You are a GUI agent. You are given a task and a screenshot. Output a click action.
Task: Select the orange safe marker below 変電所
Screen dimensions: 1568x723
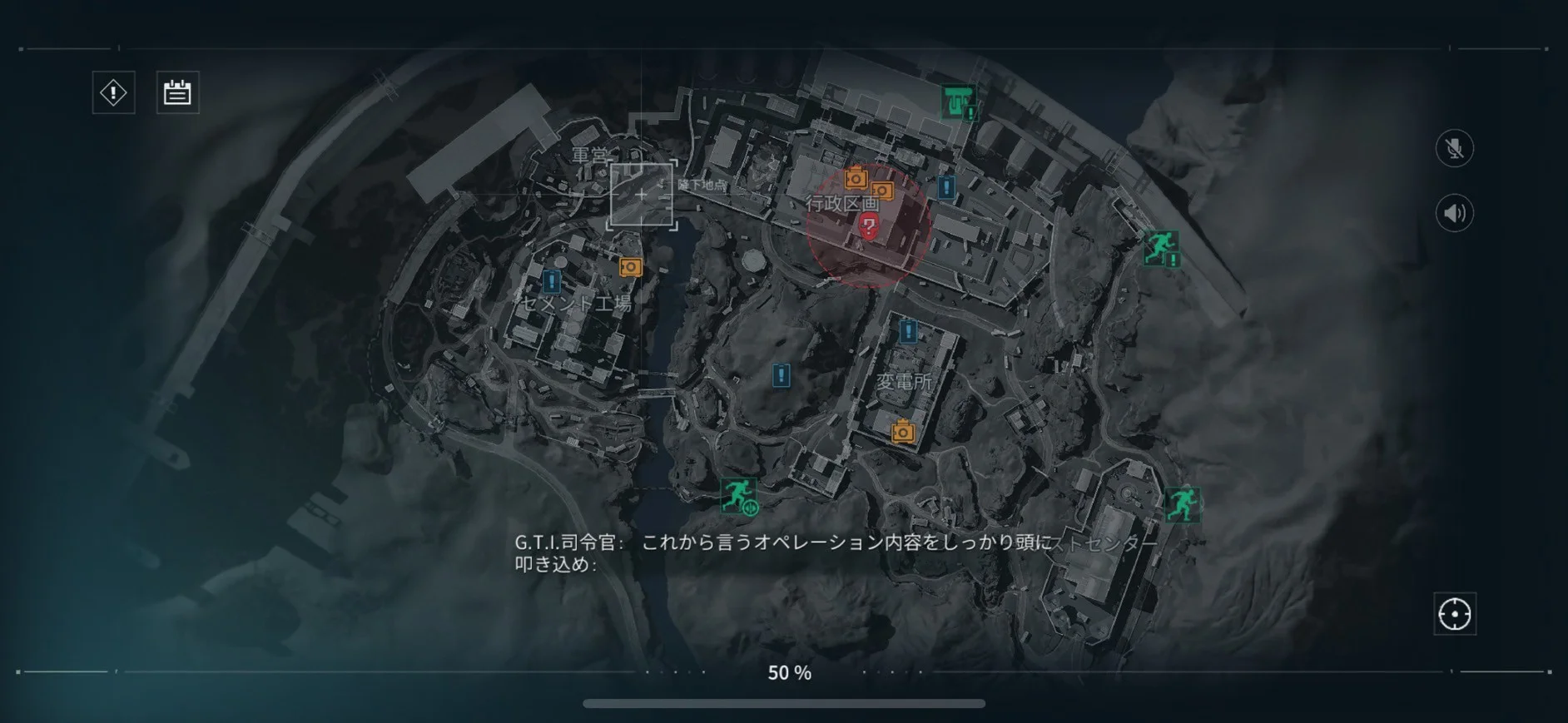[902, 432]
